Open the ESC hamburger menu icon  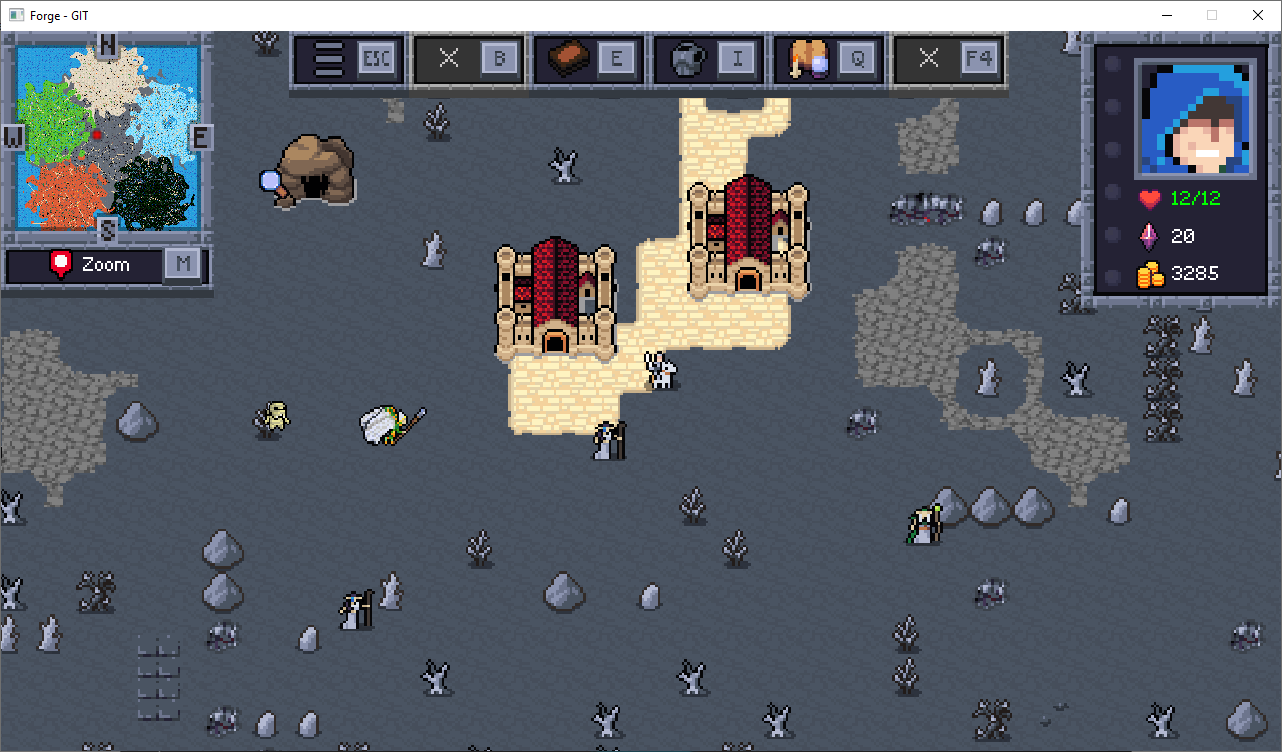(349, 59)
